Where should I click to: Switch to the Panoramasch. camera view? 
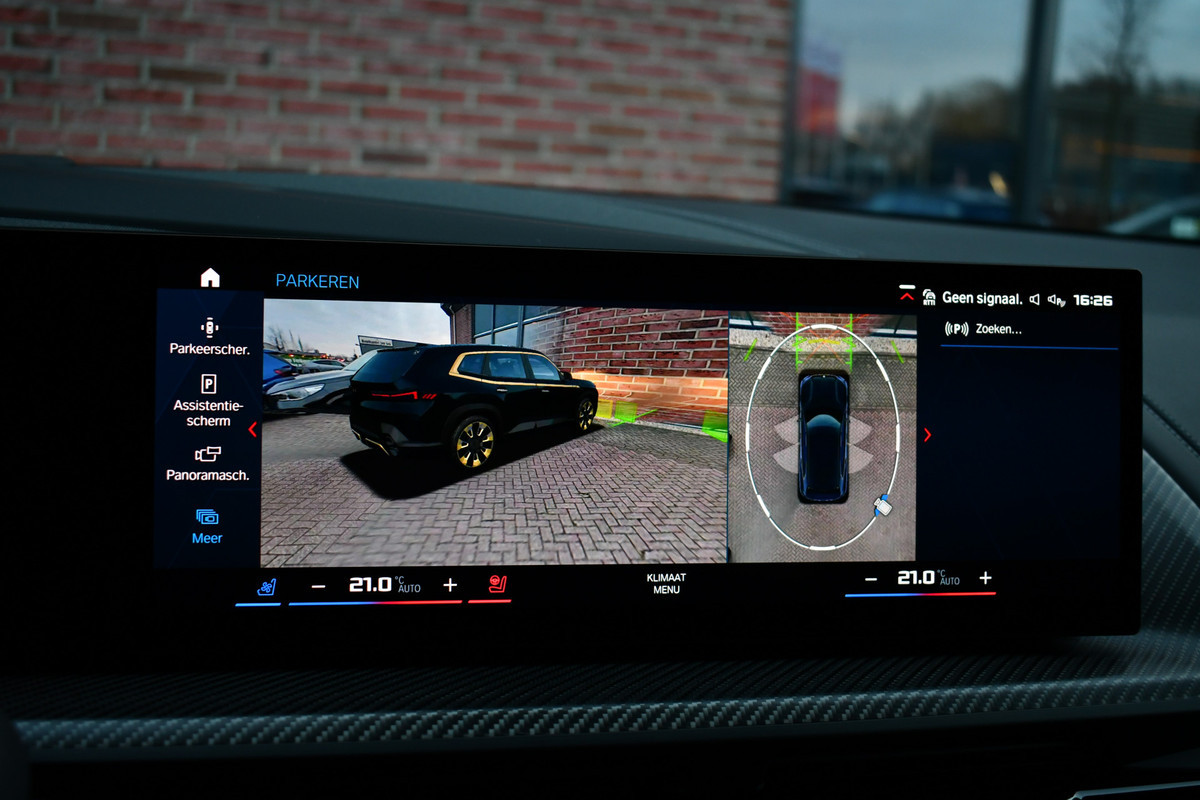[x=208, y=464]
